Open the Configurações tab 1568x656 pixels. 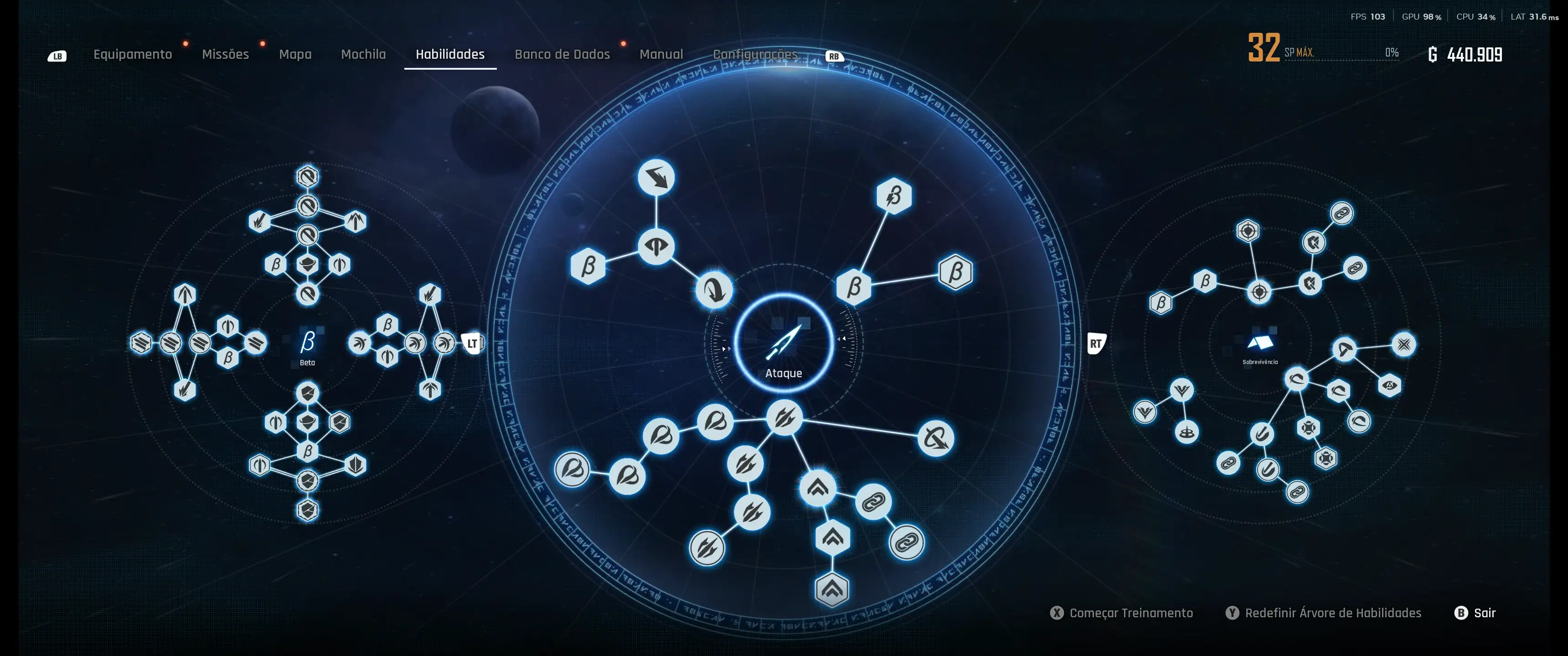coord(755,54)
